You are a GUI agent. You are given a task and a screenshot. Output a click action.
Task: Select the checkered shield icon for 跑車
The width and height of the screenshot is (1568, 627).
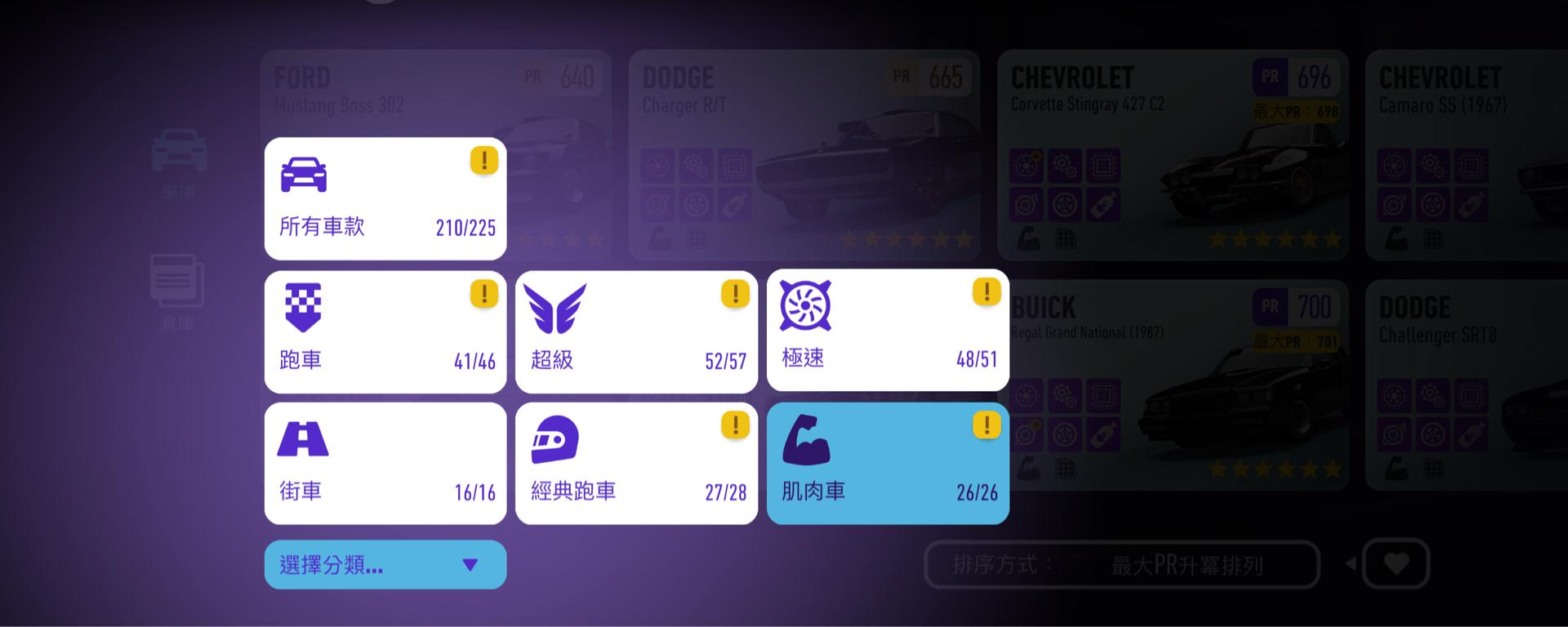click(x=304, y=307)
